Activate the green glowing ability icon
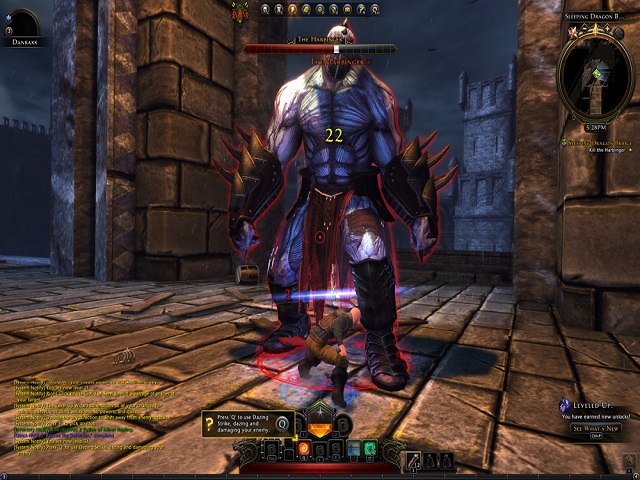Screen dimensions: 640x480 [x=369, y=449]
